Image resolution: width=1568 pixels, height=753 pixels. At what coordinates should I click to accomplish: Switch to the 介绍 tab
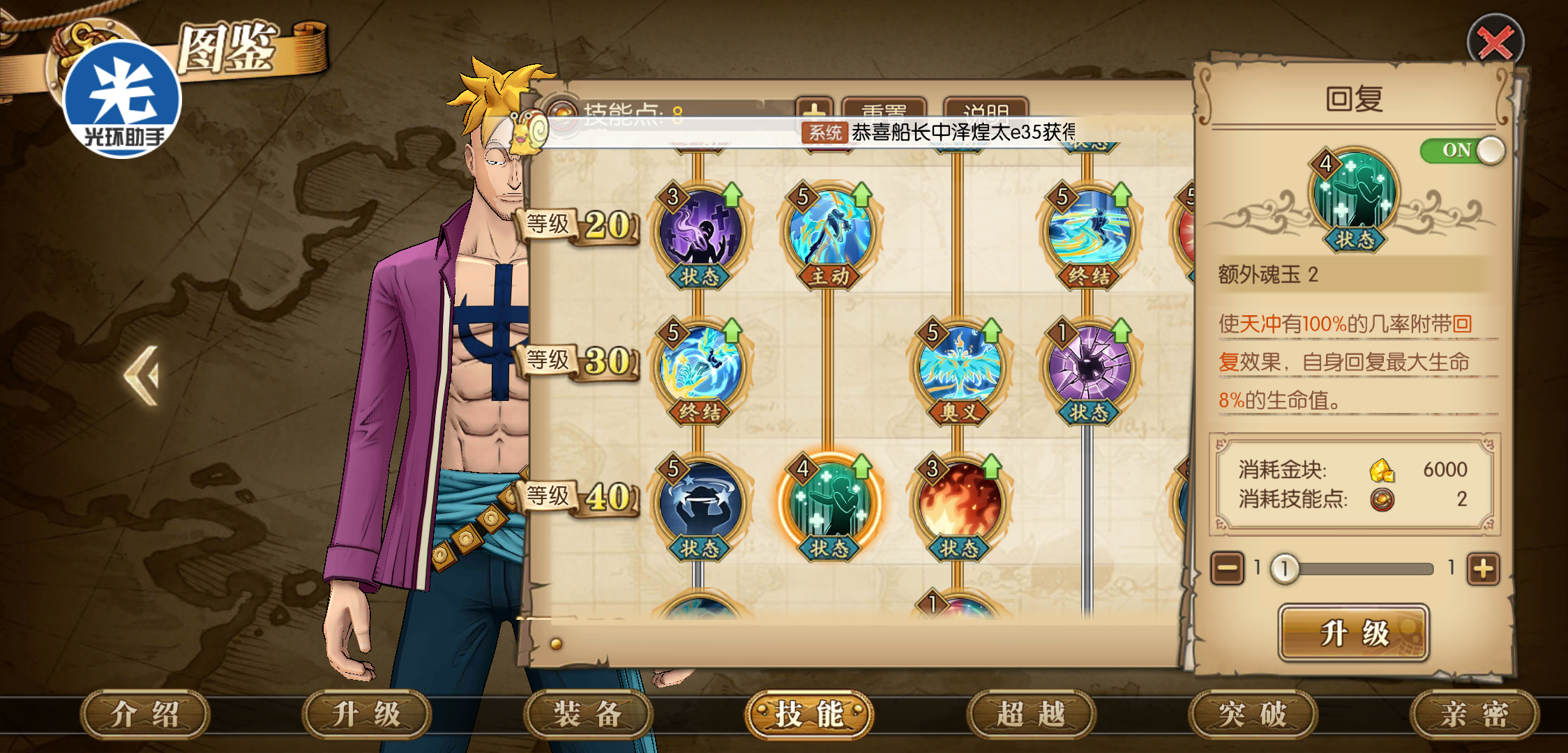coord(145,714)
